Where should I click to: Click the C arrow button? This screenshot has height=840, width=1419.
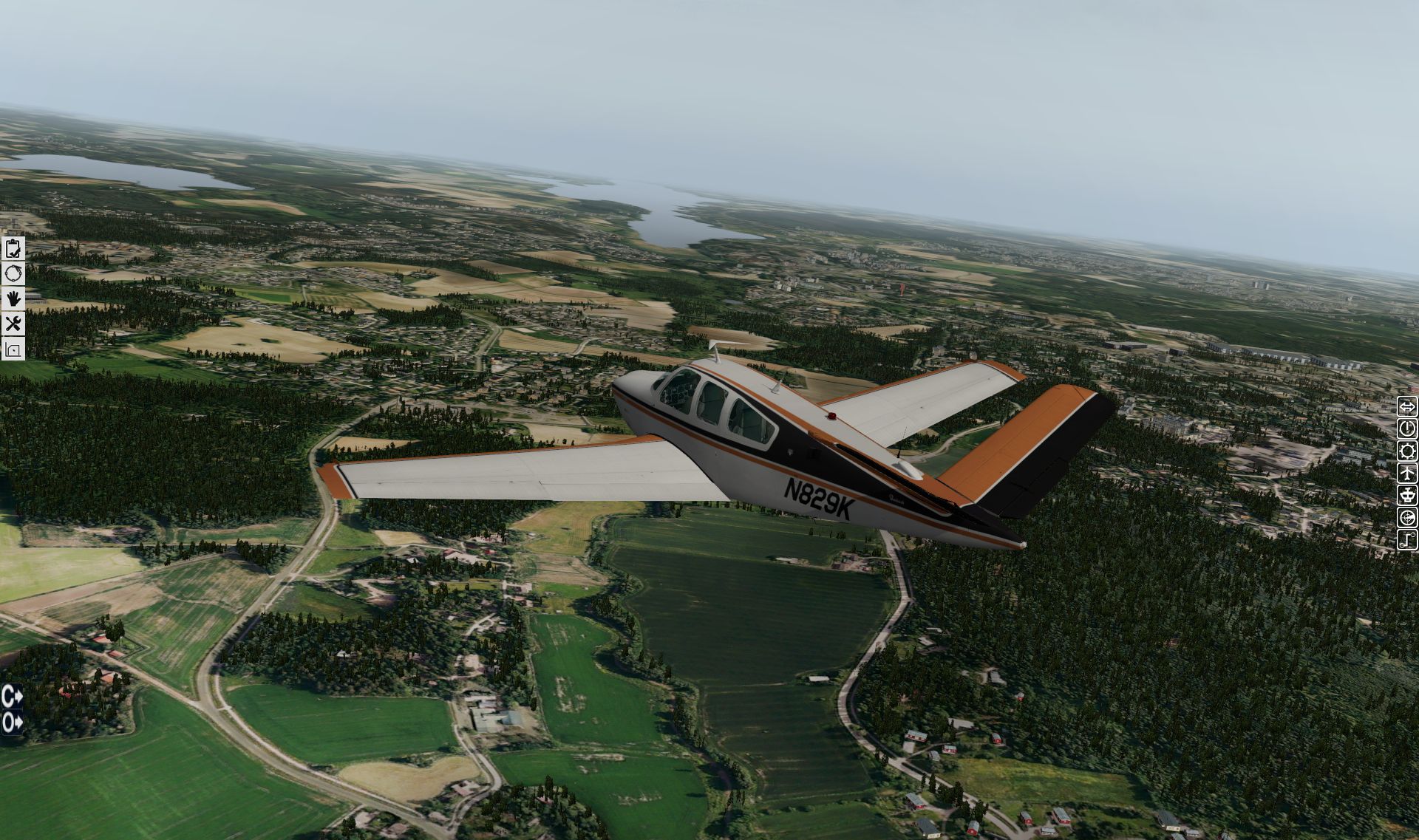[x=12, y=695]
